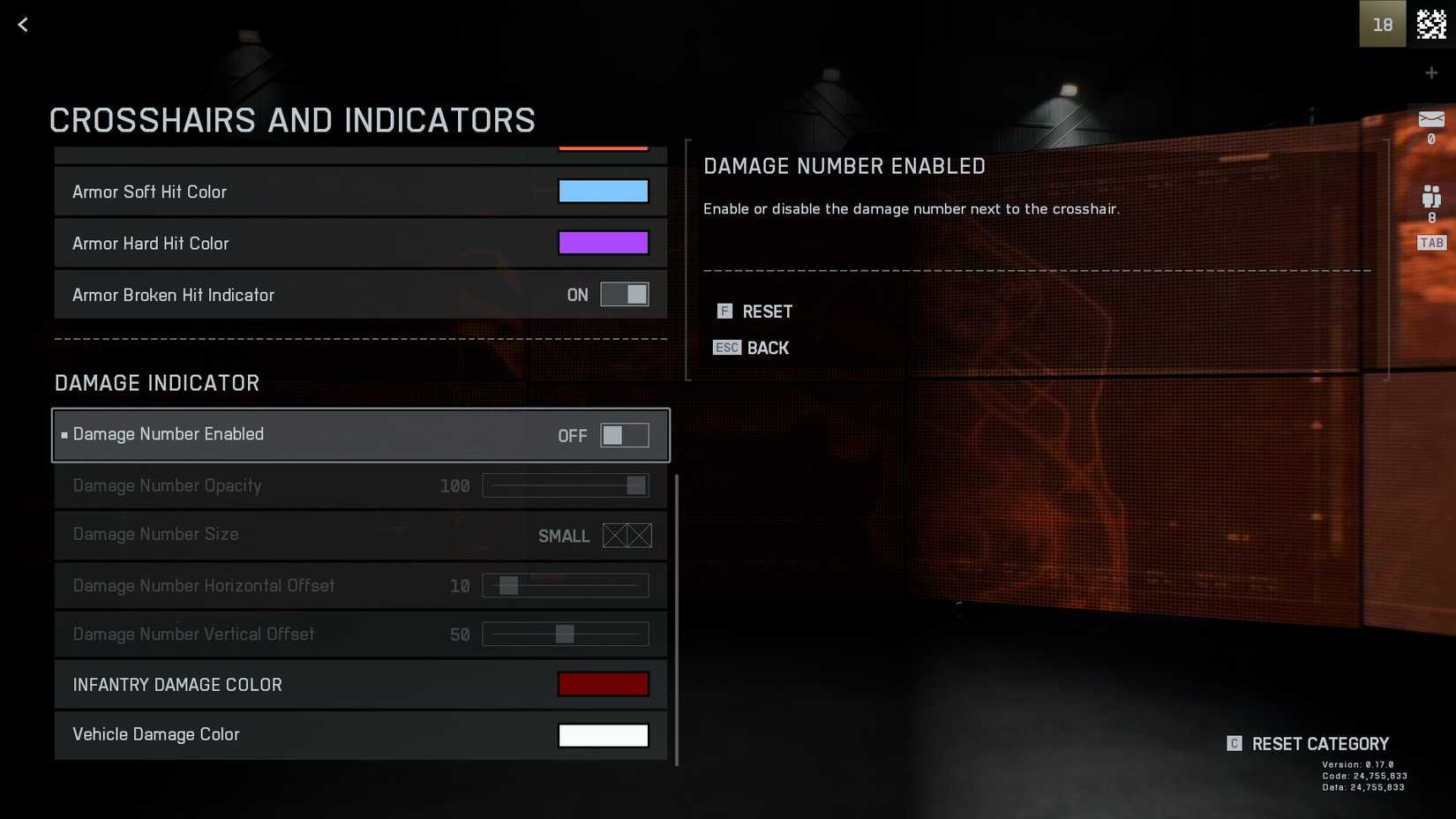Image resolution: width=1456 pixels, height=819 pixels.
Task: Open the Damage Number Size selector arrows
Action: 627,536
